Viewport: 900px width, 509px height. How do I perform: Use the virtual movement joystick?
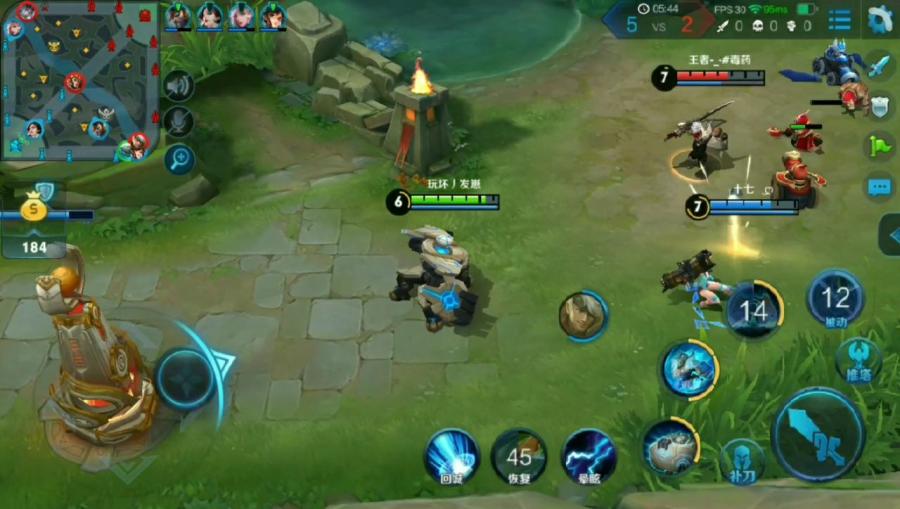click(x=187, y=379)
